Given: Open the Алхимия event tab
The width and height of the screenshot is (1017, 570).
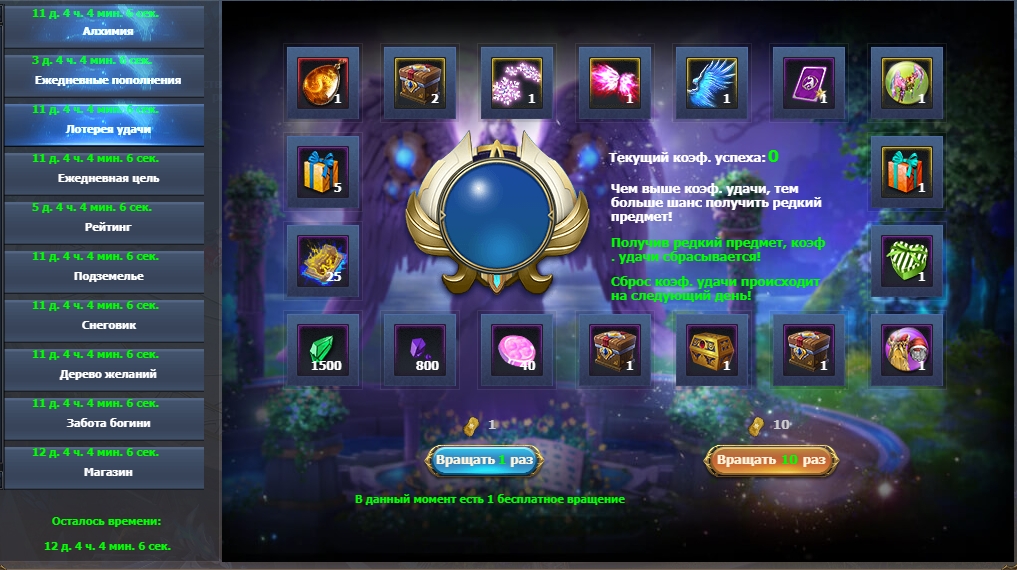Looking at the screenshot, I should [108, 26].
